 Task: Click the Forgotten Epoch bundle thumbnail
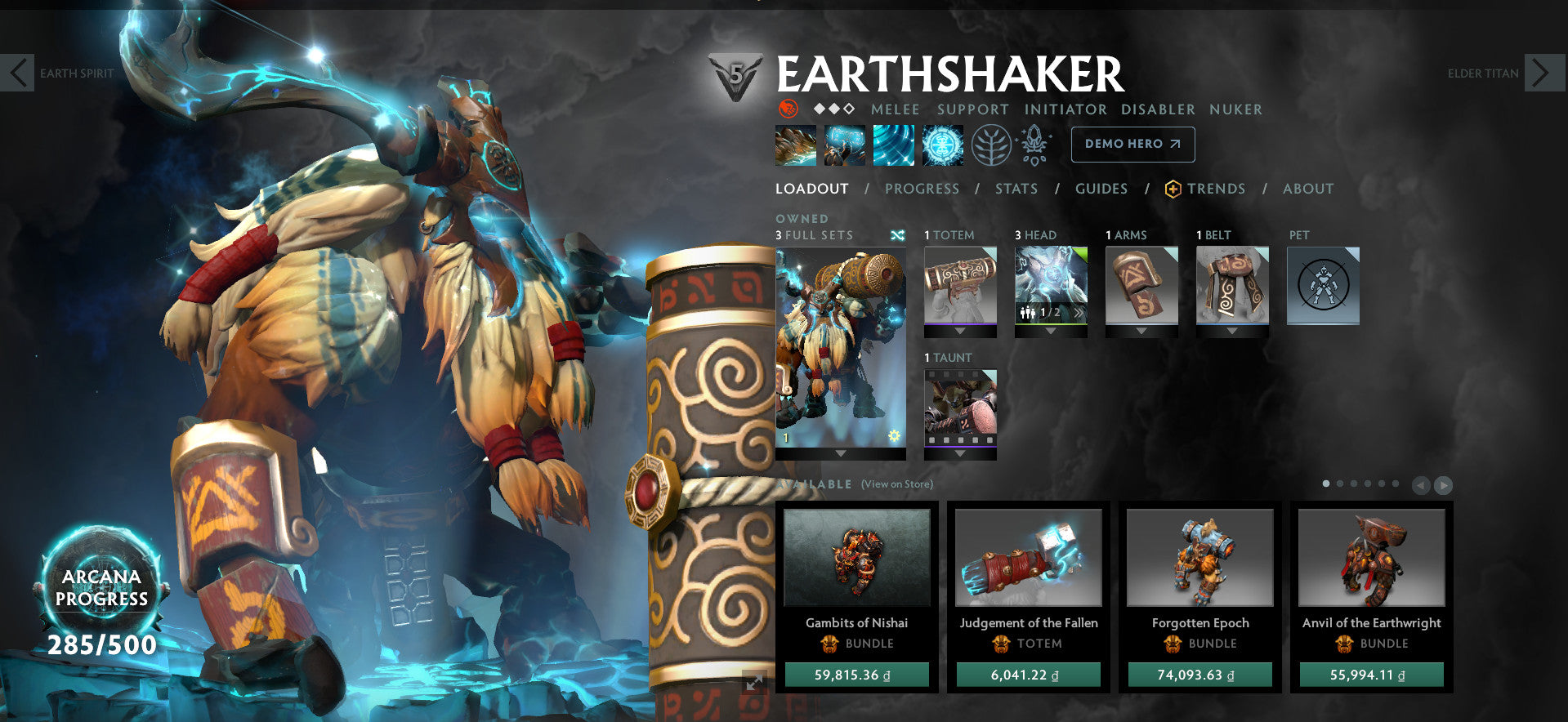point(1199,557)
